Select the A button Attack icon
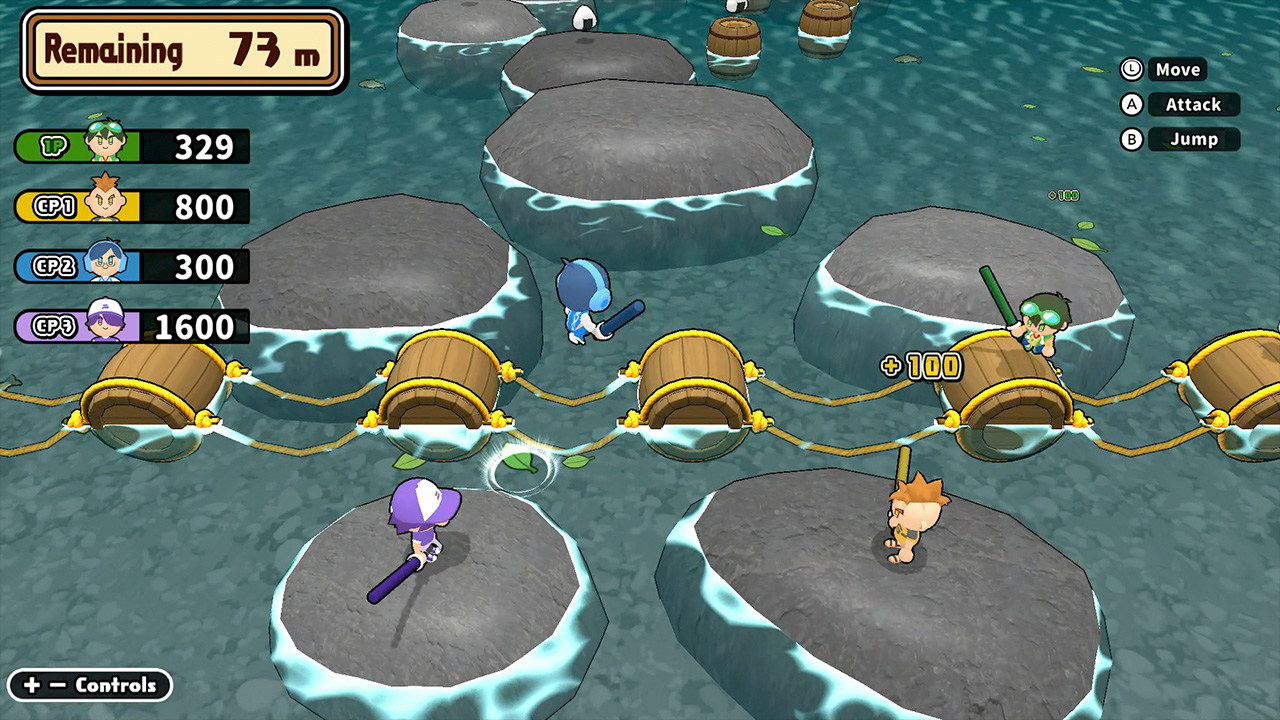The image size is (1280, 720). [1131, 104]
